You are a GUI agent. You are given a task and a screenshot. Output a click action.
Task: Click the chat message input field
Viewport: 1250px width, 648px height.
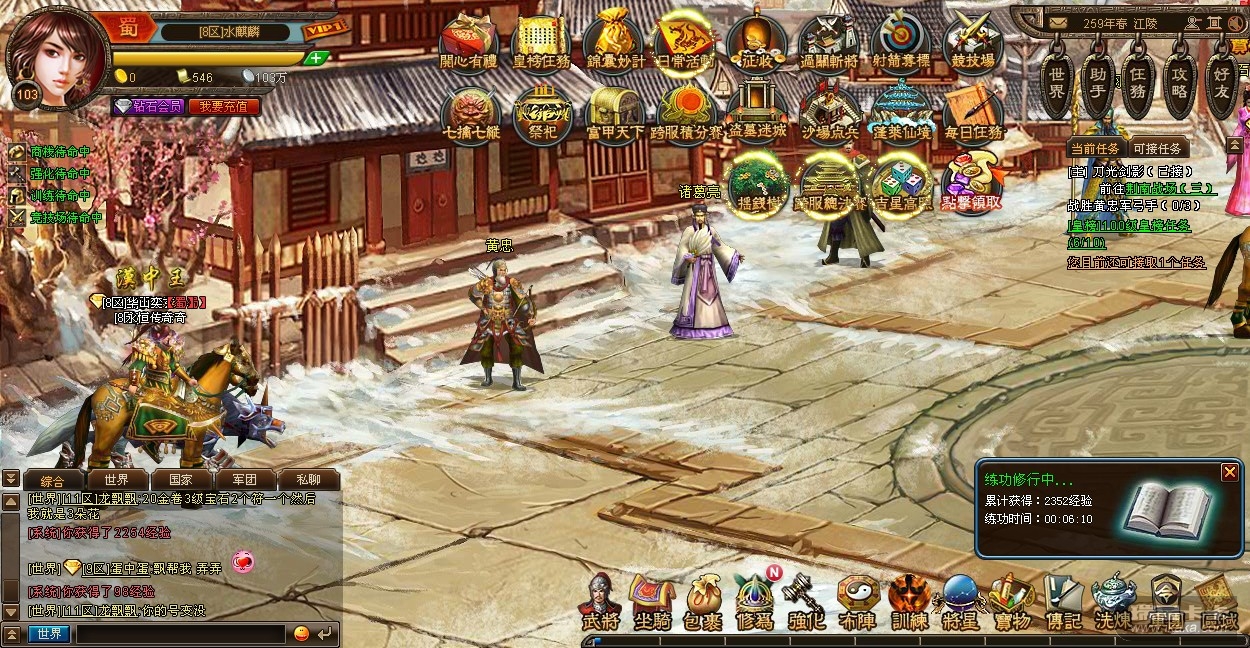(x=180, y=633)
